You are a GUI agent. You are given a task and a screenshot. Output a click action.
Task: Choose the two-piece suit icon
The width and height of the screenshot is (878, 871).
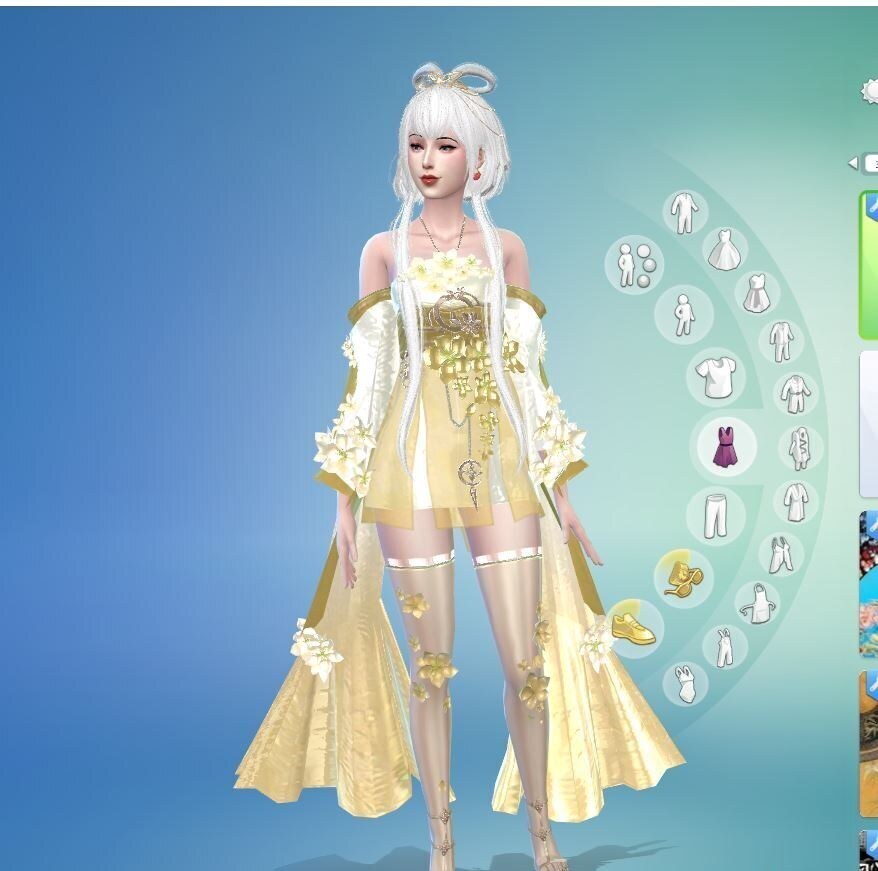coord(780,341)
